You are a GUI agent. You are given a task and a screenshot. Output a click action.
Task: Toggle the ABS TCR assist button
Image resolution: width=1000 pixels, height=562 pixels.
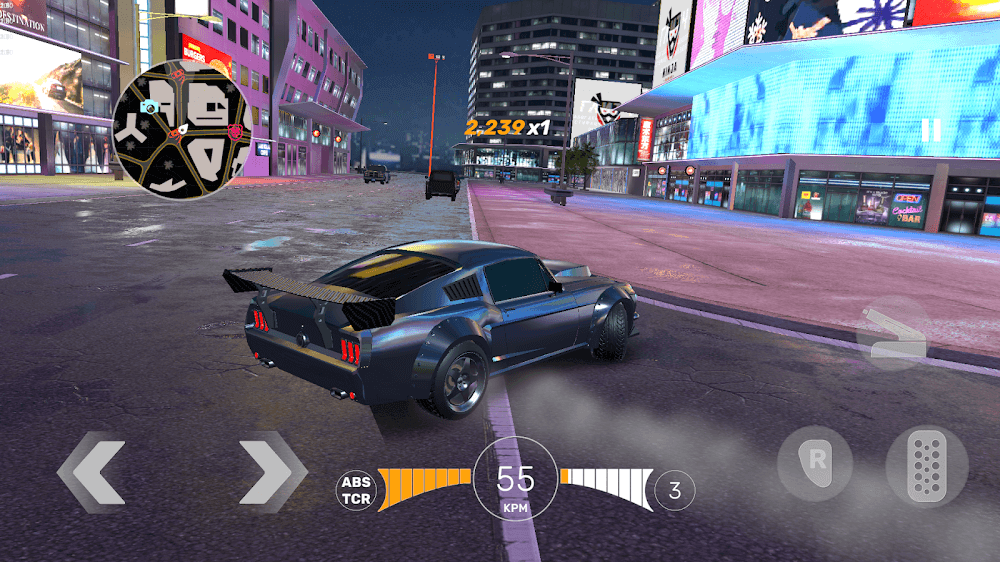click(x=356, y=490)
